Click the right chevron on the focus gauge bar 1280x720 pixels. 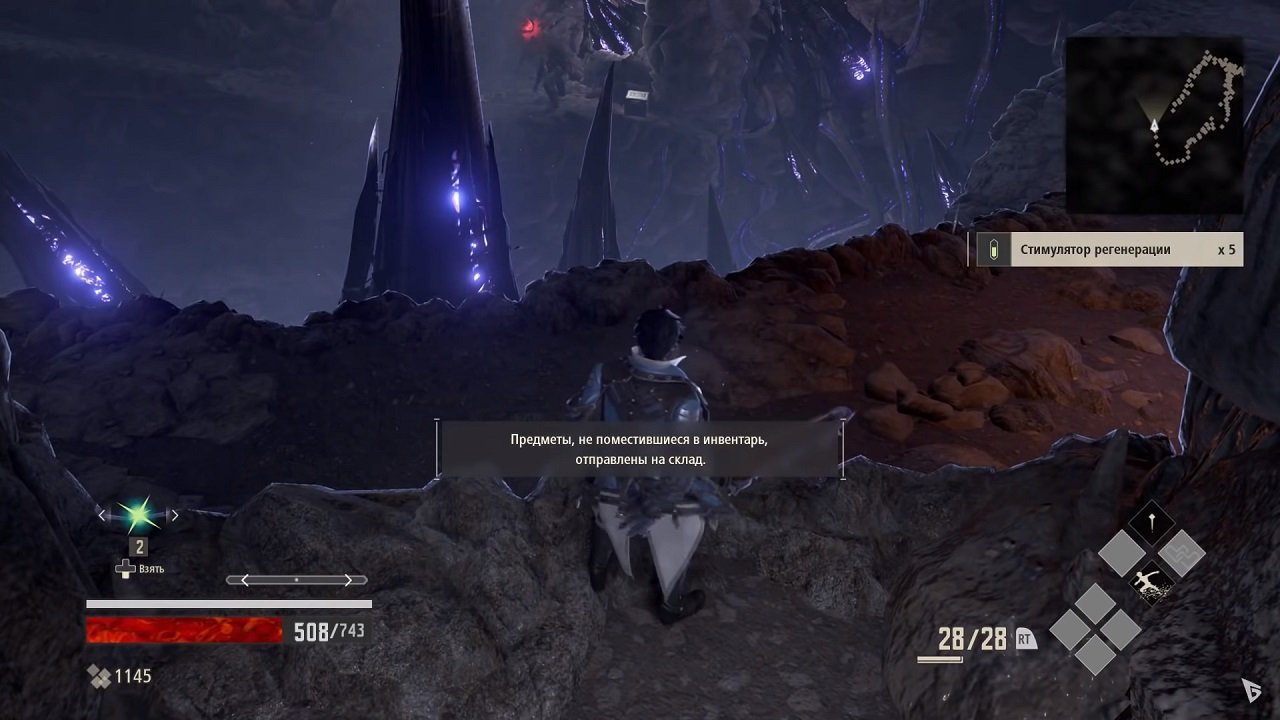[x=349, y=579]
